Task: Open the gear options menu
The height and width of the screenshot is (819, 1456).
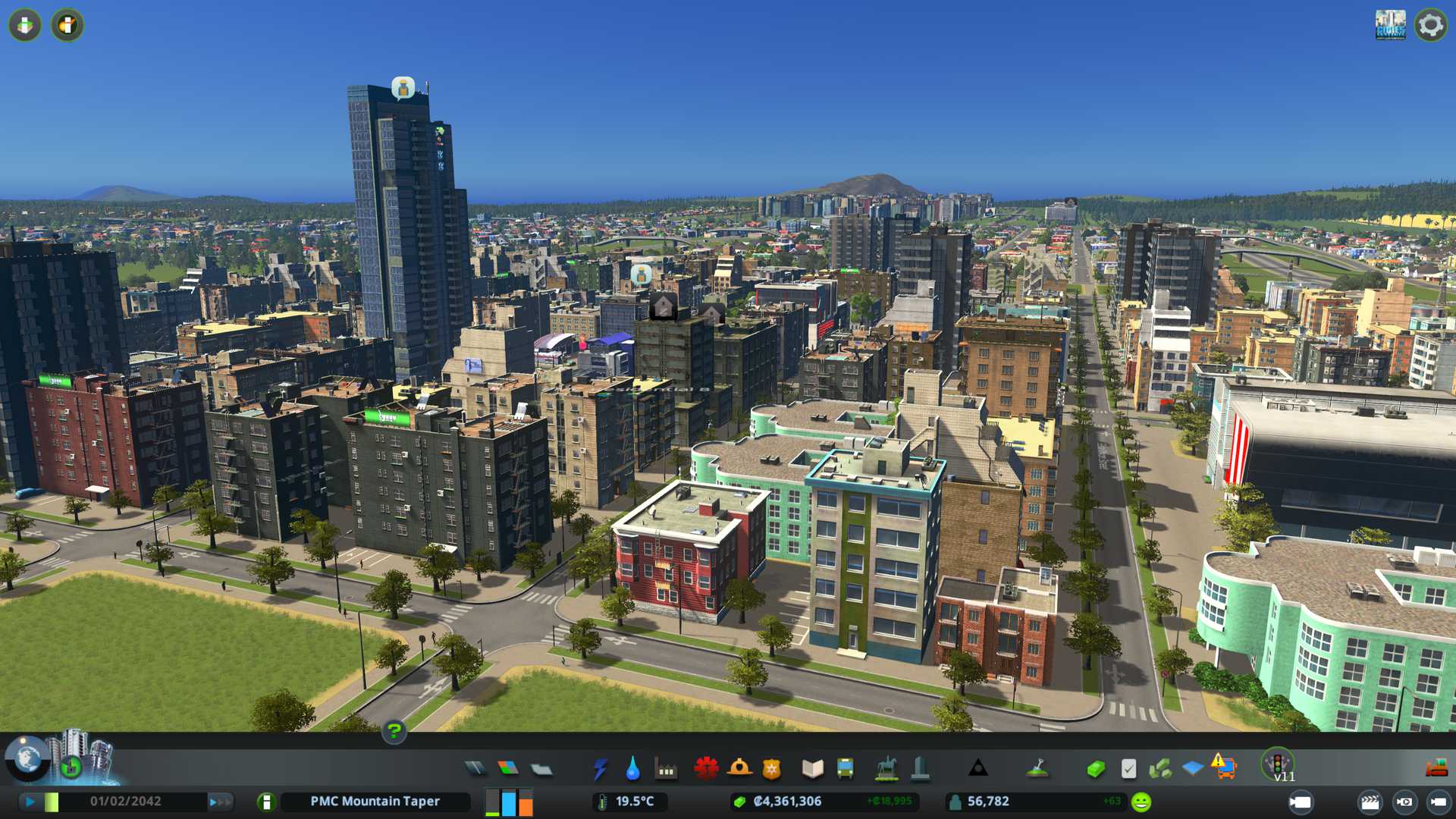Action: [x=1430, y=25]
